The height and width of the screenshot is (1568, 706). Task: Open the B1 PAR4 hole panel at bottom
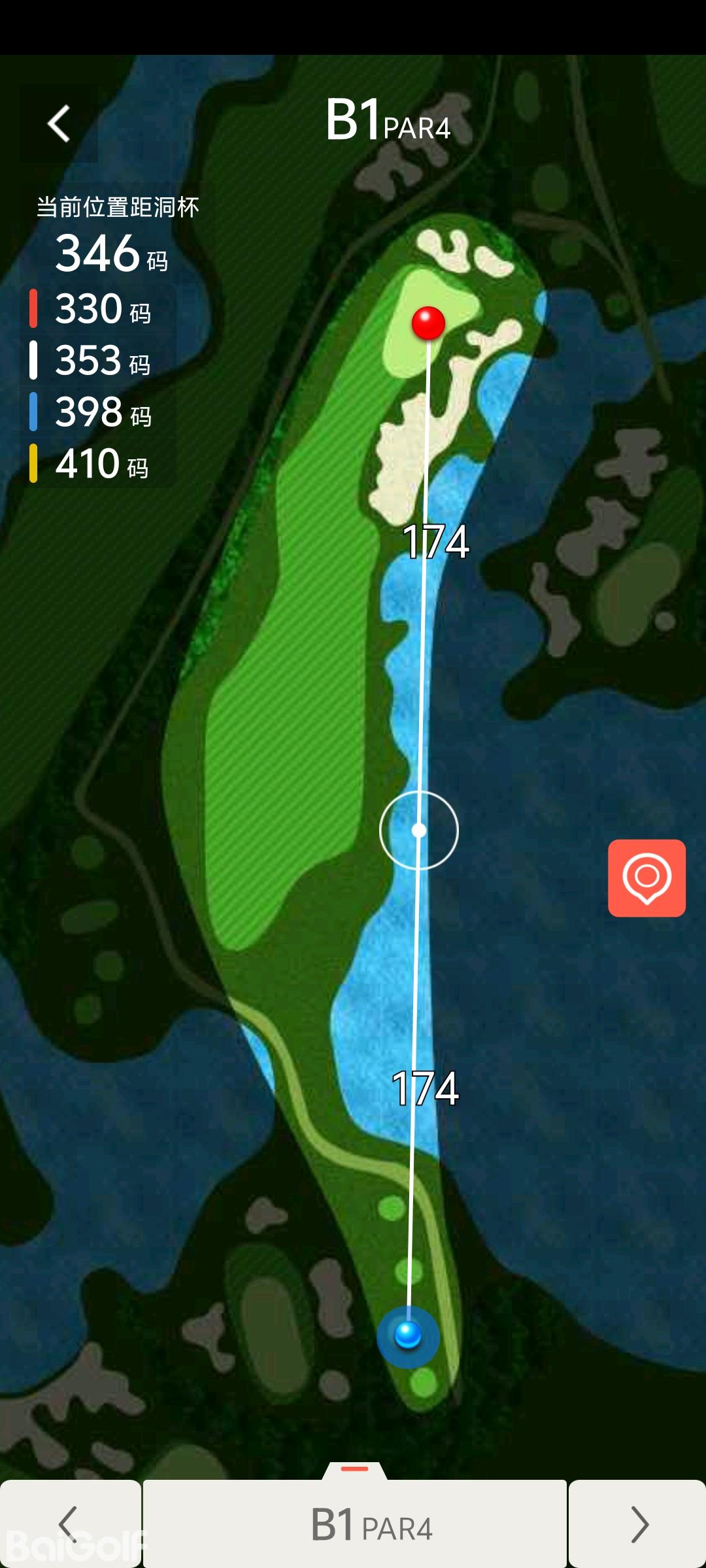tap(355, 1524)
